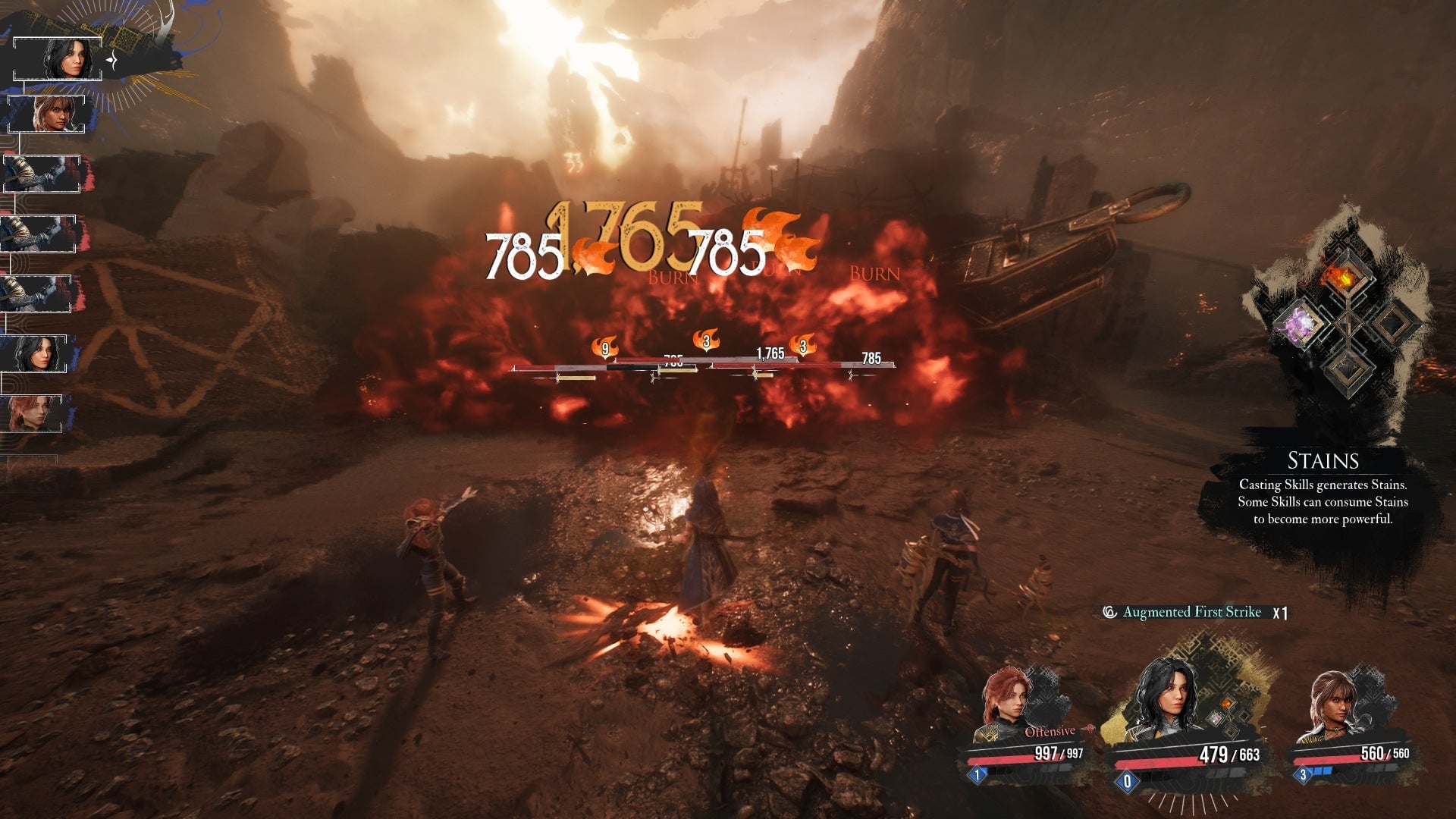Click the Burn icon showing 9 stacks
The width and height of the screenshot is (1456, 819).
pyautogui.click(x=604, y=347)
